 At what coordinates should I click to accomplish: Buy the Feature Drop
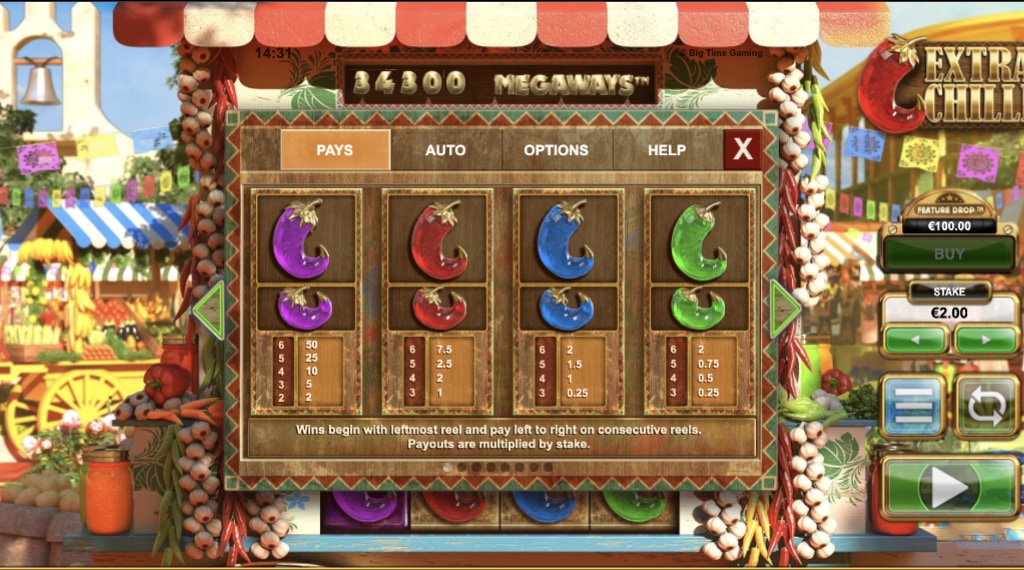coord(949,255)
